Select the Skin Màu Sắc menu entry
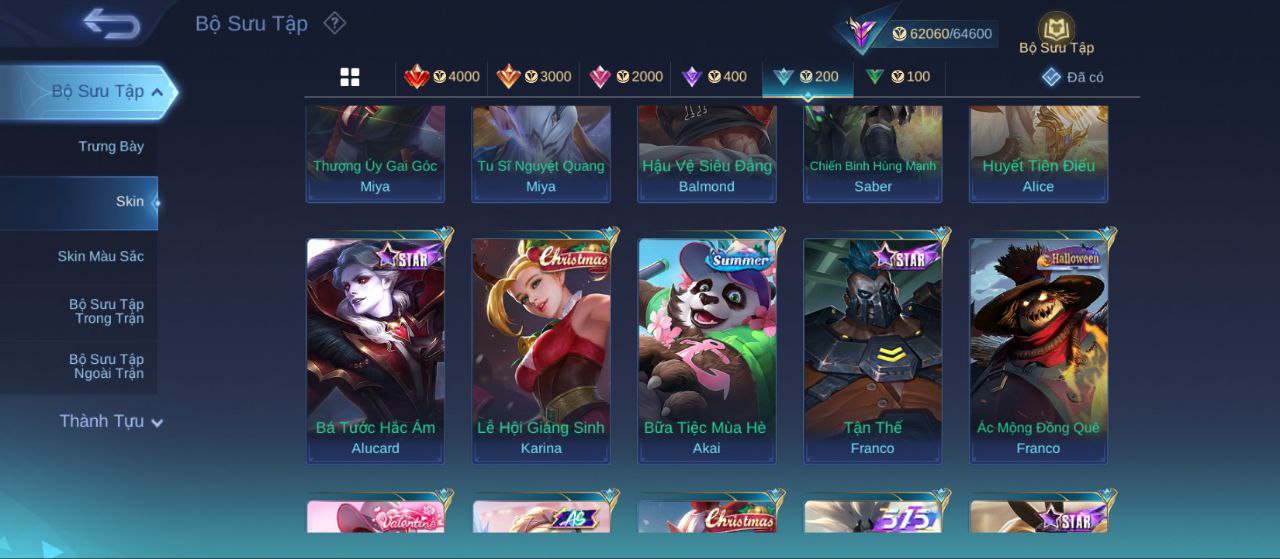The height and width of the screenshot is (559, 1280). [100, 257]
